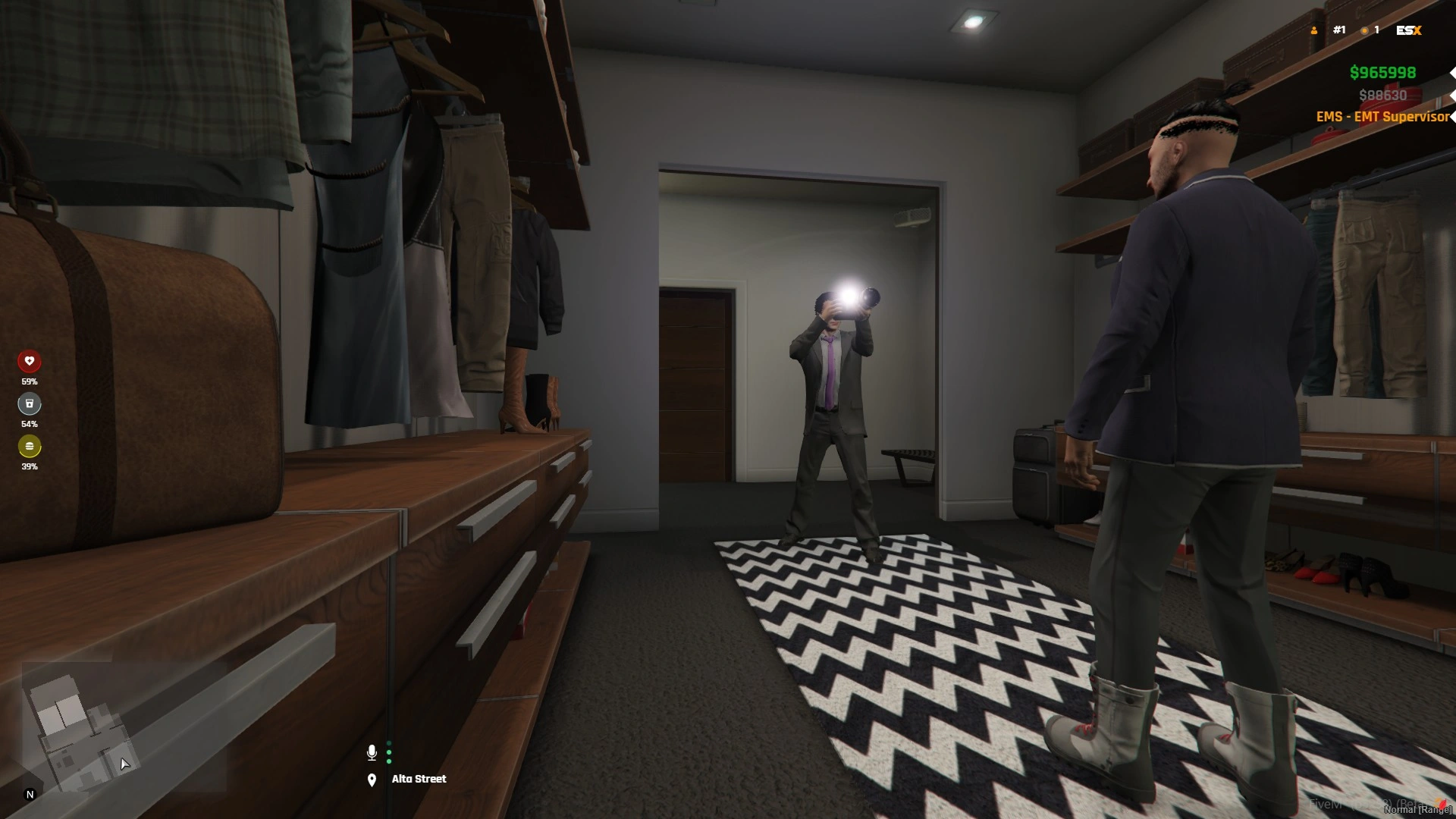Click the orange player ID icon
The width and height of the screenshot is (1456, 819).
1314,30
